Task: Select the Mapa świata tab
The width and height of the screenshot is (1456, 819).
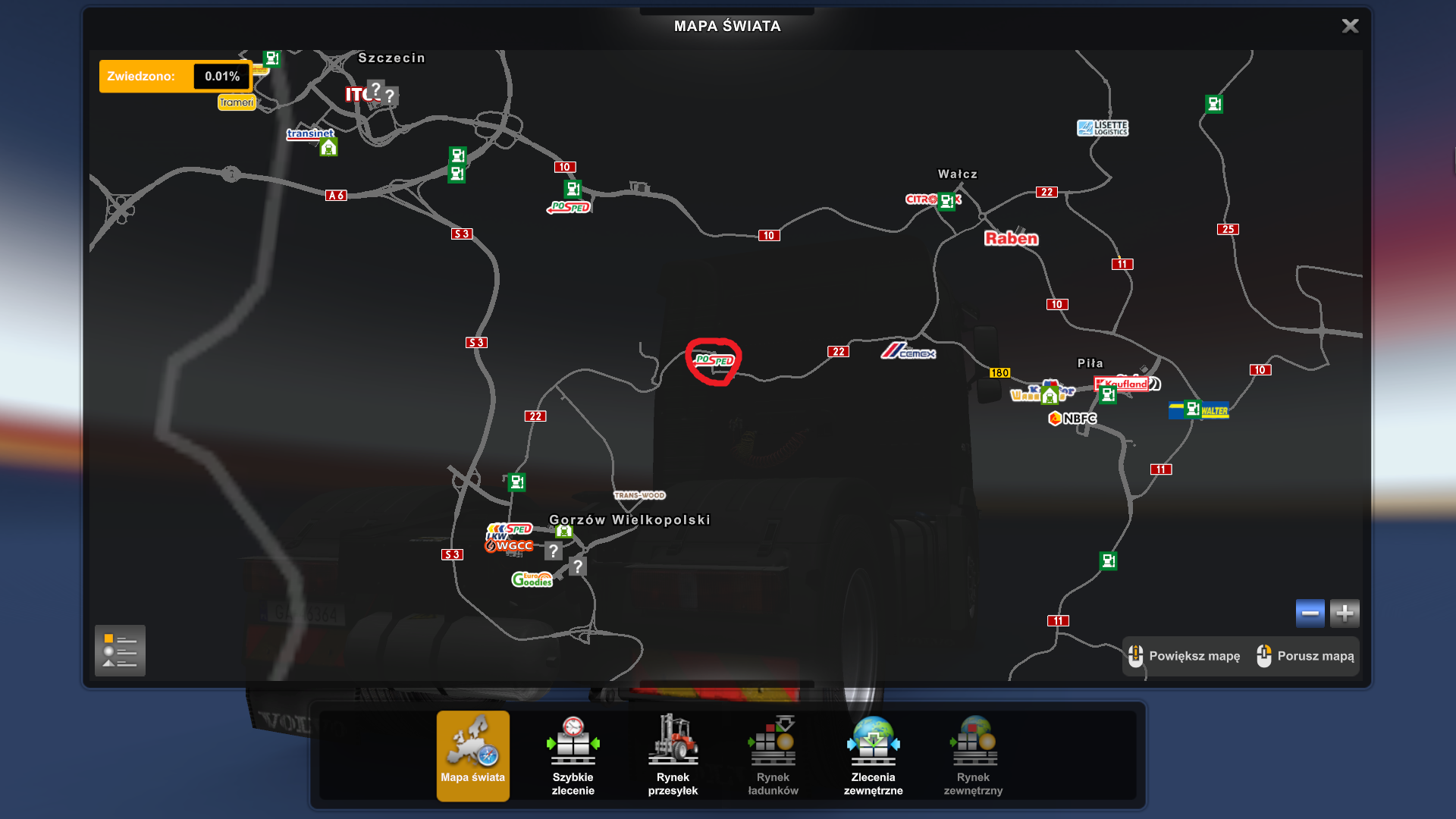Action: [472, 755]
